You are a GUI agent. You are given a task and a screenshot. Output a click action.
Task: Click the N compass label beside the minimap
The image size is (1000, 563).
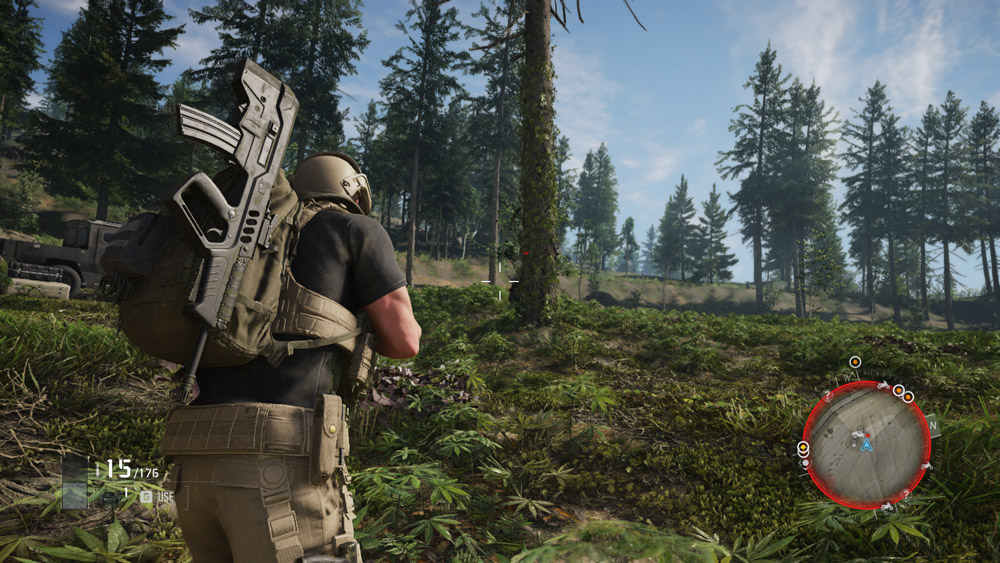(933, 424)
